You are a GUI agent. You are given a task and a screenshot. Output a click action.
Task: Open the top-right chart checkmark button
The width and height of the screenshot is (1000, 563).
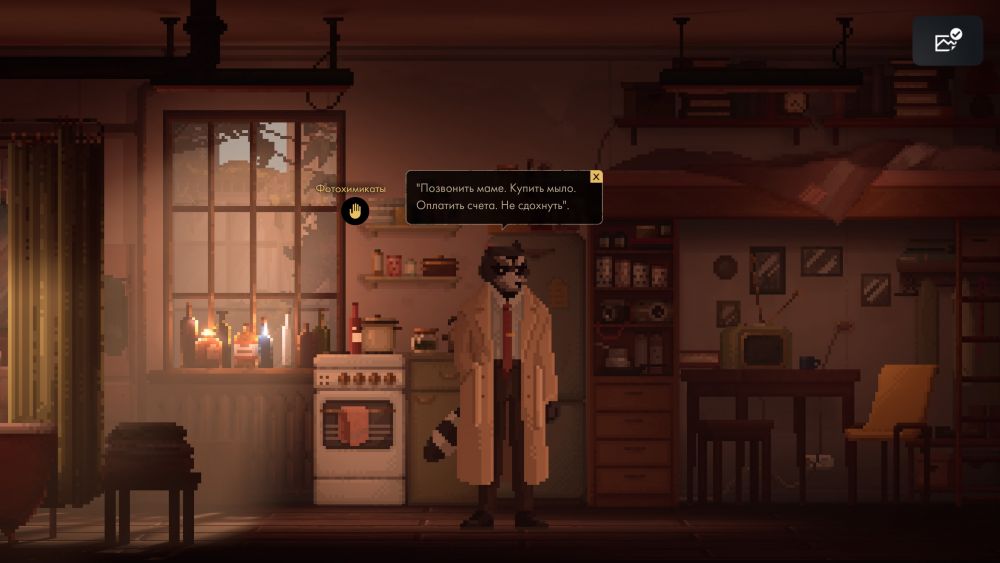(x=947, y=41)
